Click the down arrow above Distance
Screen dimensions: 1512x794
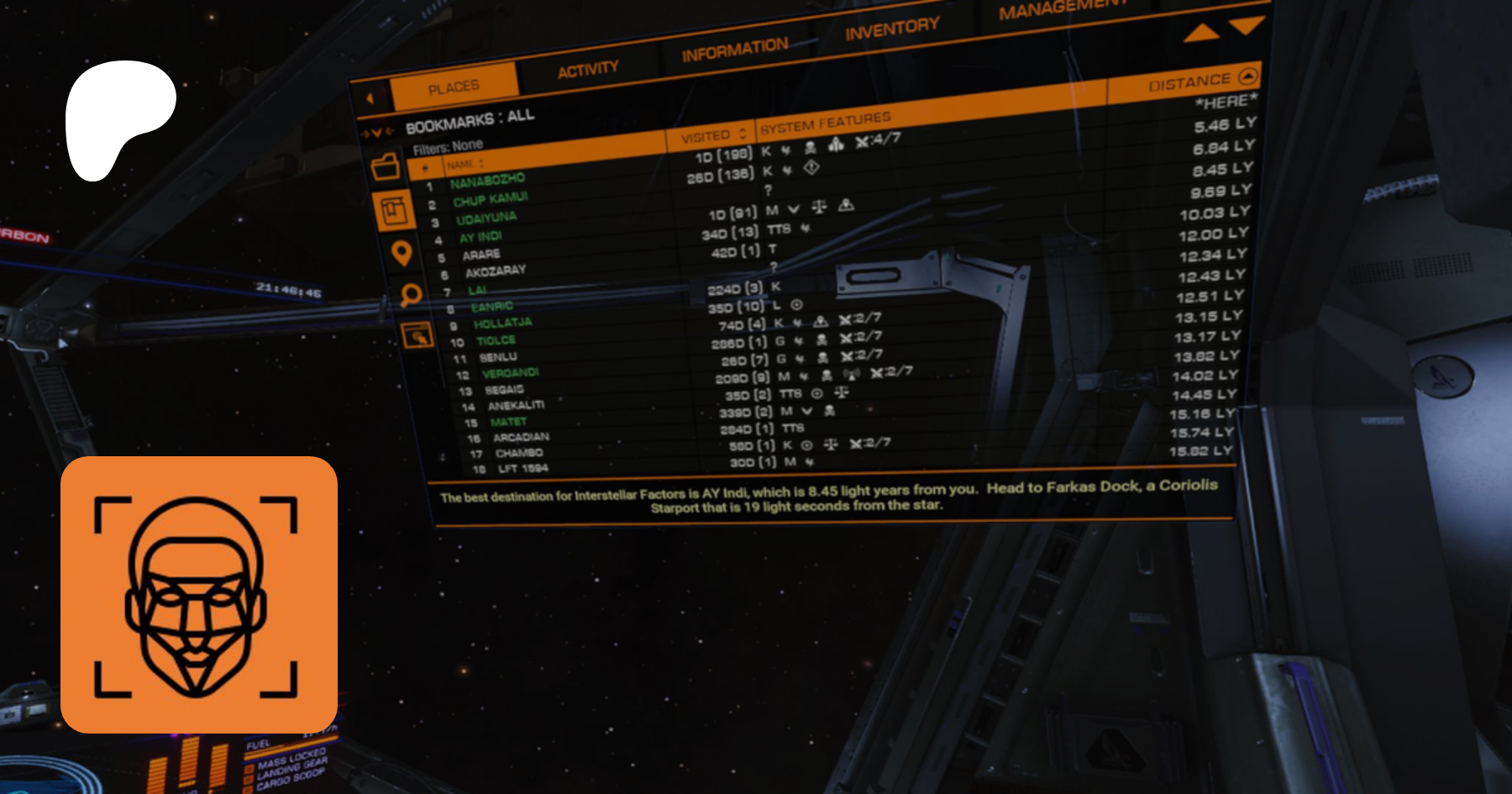pyautogui.click(x=1247, y=25)
